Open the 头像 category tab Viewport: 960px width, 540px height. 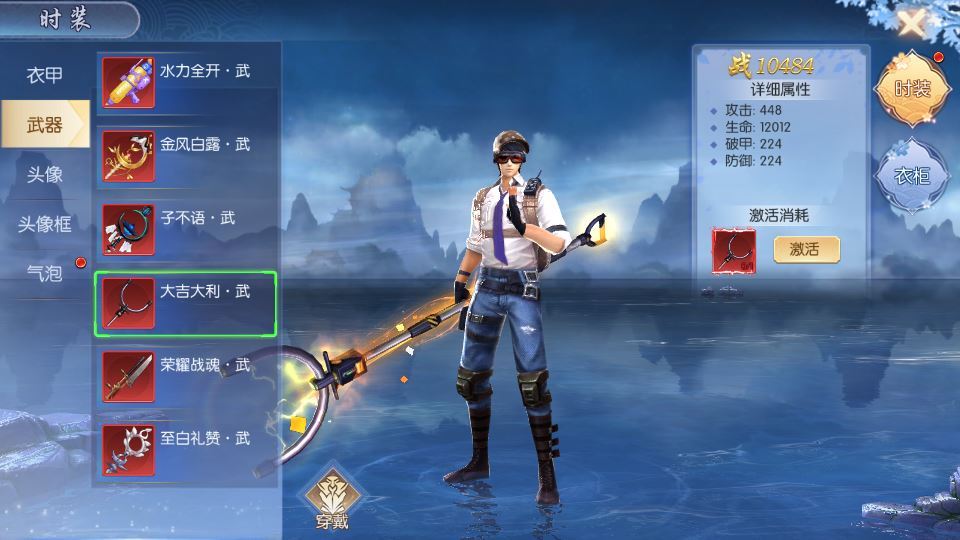coord(45,174)
